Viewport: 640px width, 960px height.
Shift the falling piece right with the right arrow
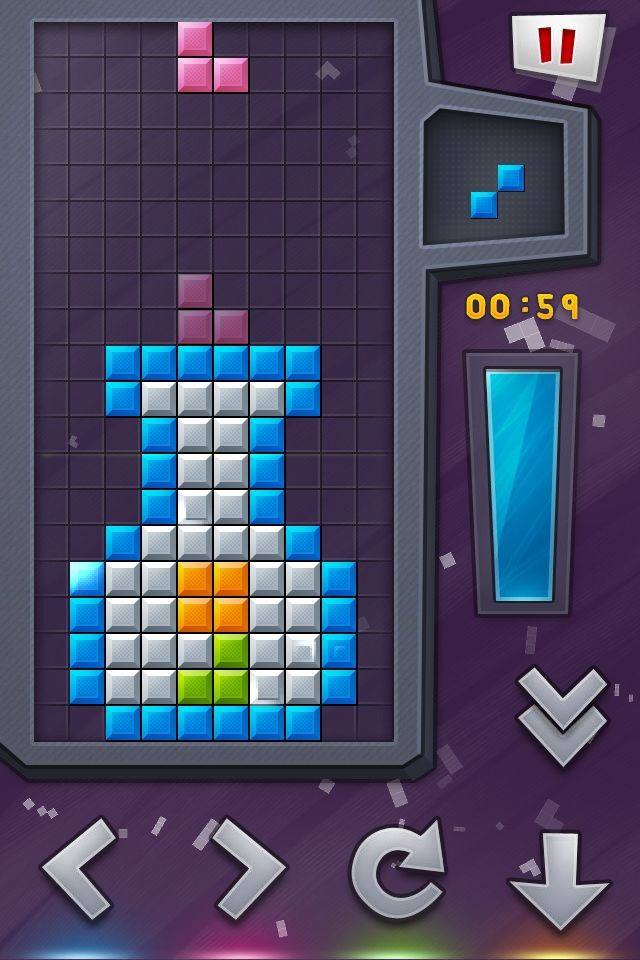tap(246, 868)
